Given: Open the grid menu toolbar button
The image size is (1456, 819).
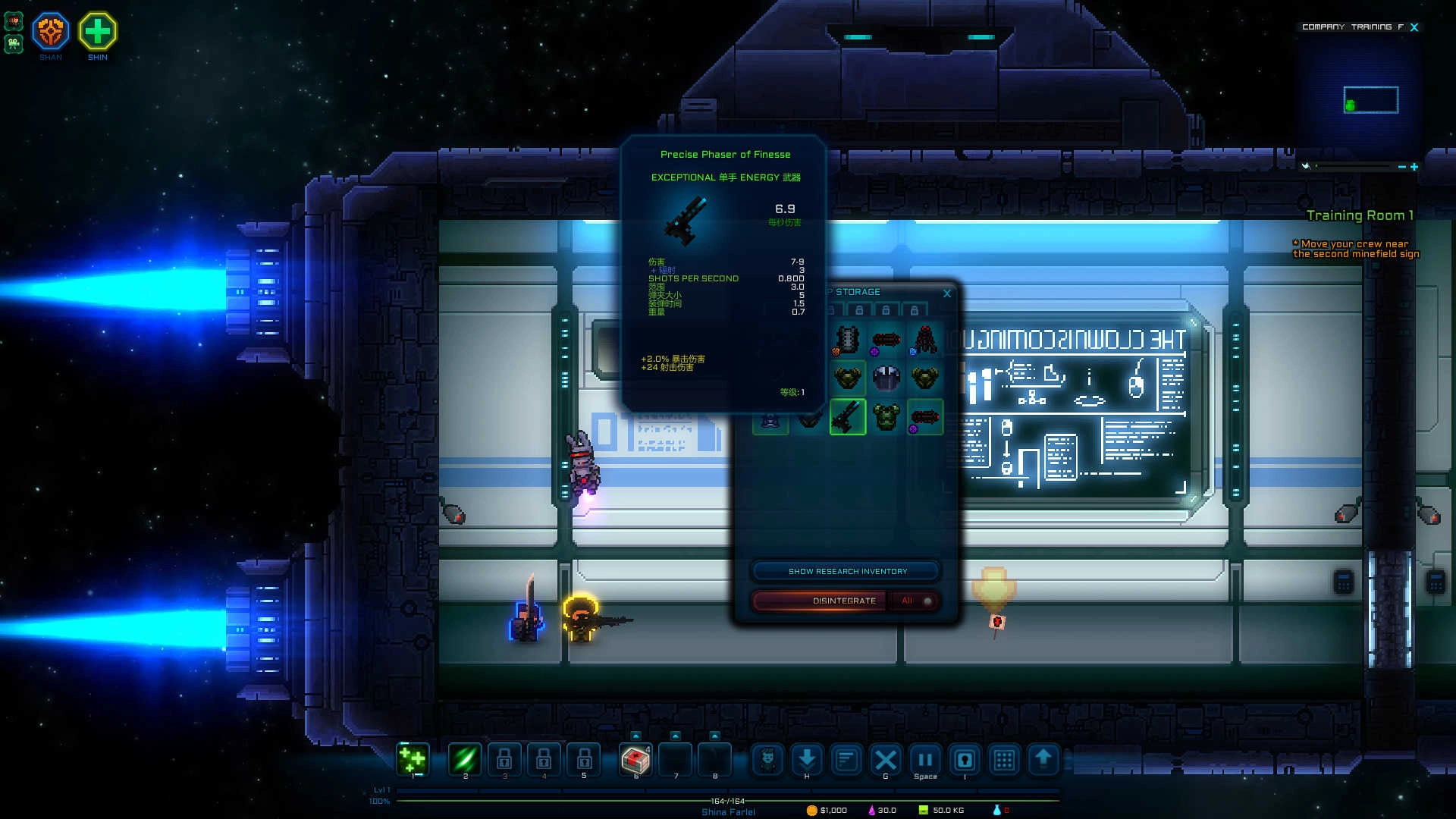Looking at the screenshot, I should [x=1004, y=758].
